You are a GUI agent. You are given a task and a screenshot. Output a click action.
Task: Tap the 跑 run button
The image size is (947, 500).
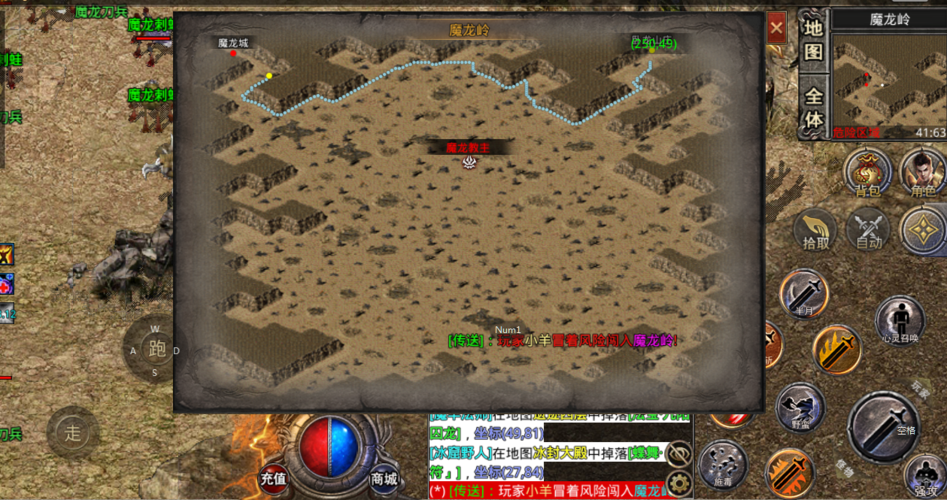tap(156, 349)
